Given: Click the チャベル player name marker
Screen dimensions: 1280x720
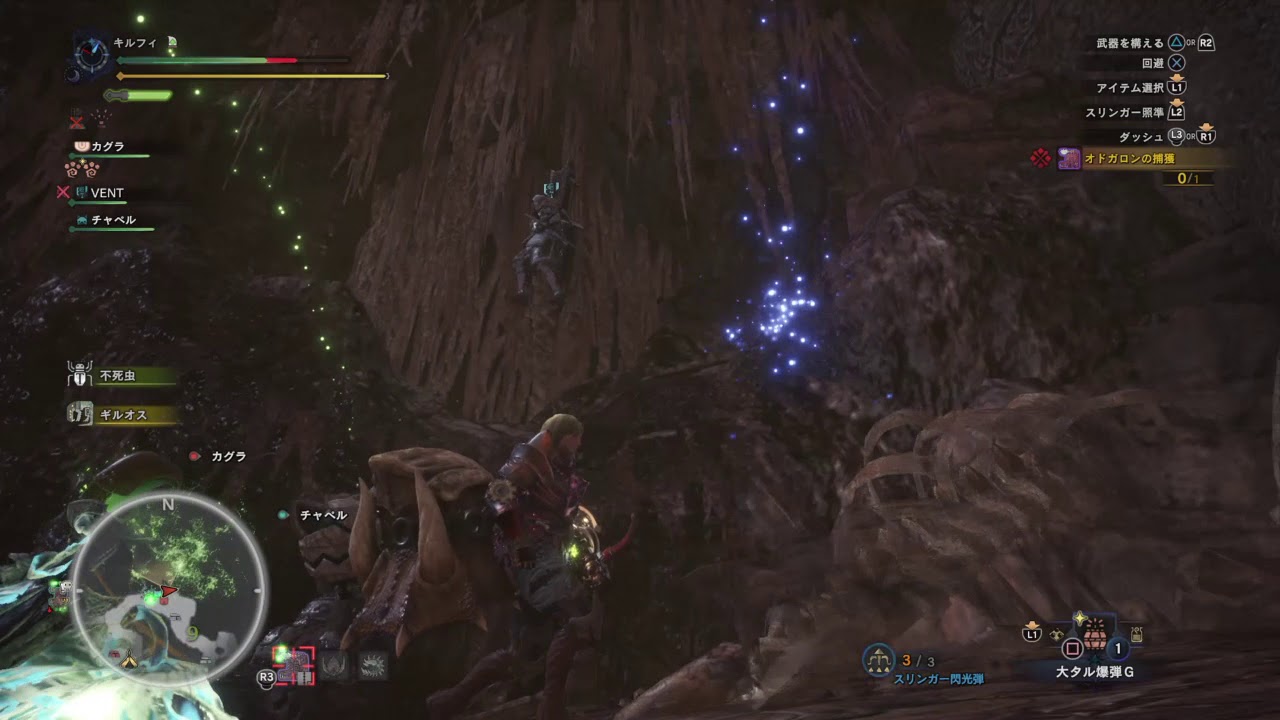Looking at the screenshot, I should coord(323,515).
